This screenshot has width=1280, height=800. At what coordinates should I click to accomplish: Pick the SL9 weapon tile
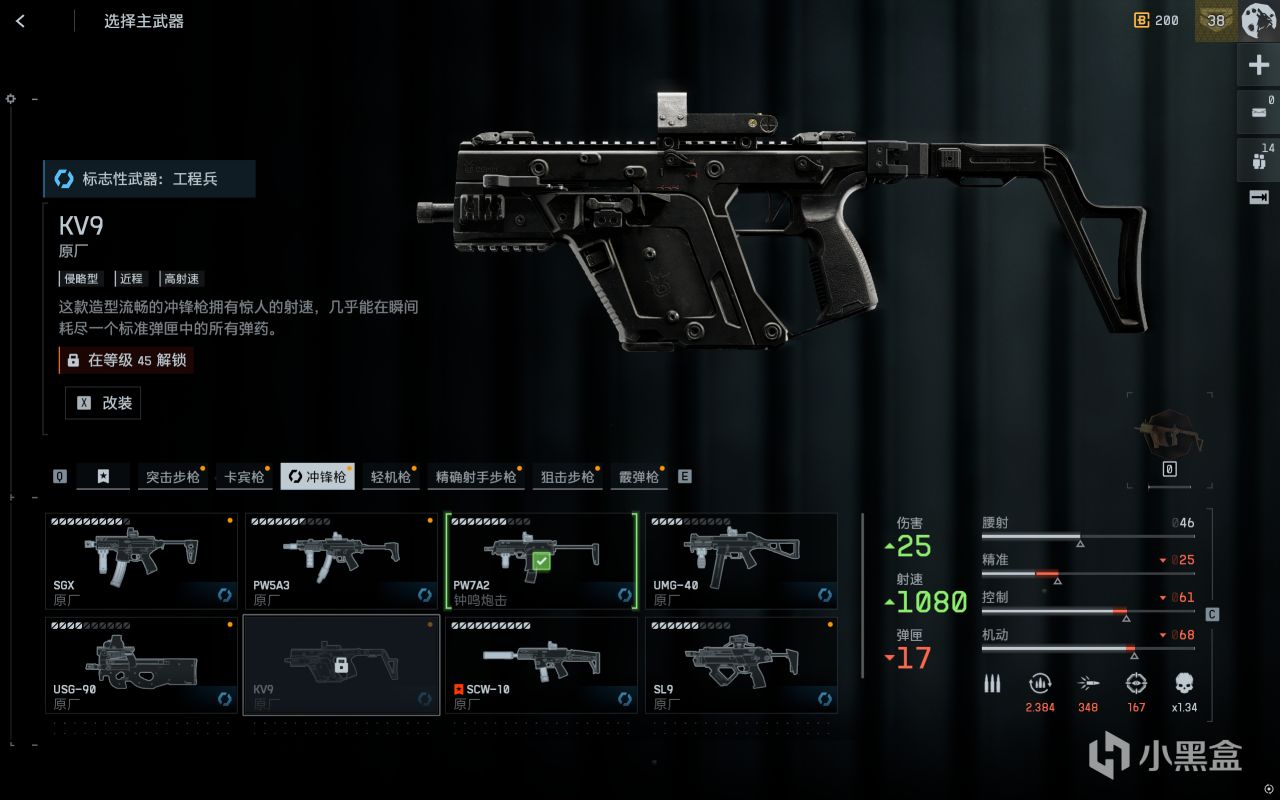click(x=741, y=665)
